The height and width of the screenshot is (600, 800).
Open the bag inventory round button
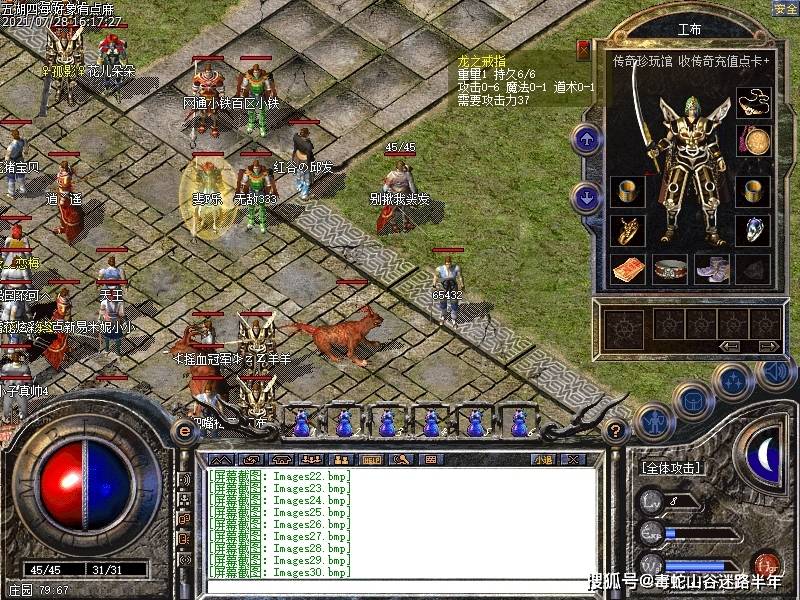coord(692,401)
